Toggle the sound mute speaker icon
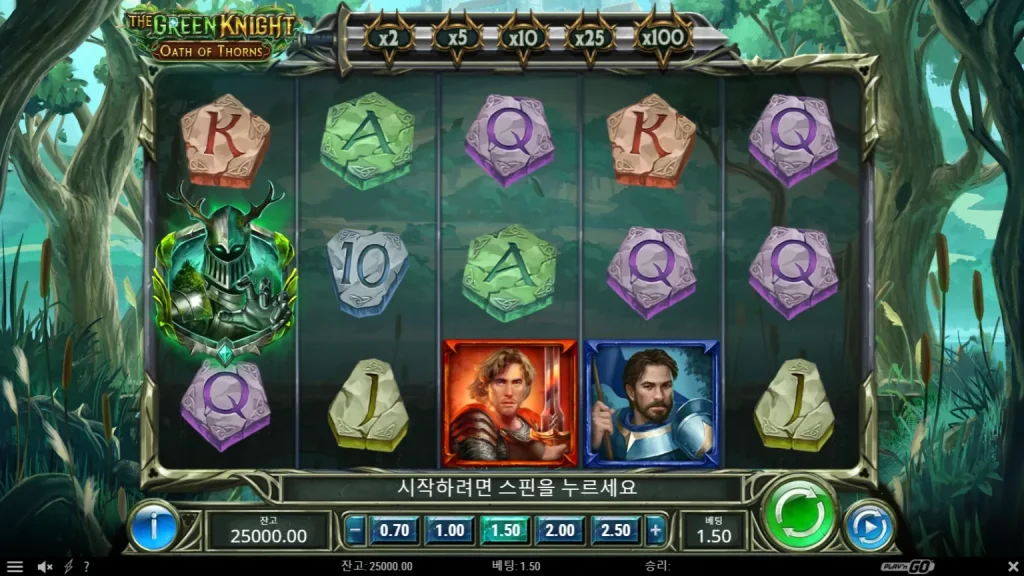 pos(44,567)
